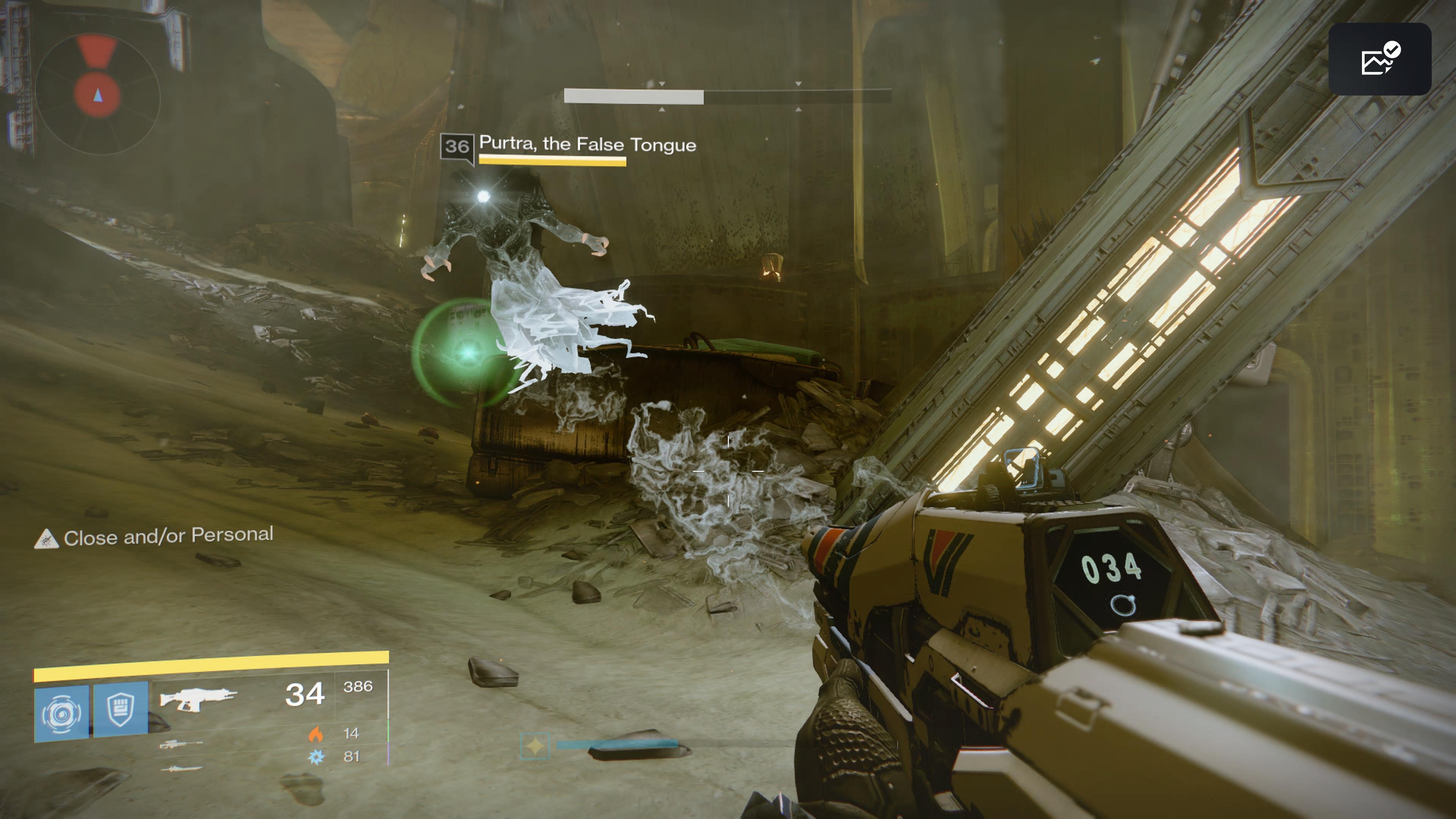Click the super ability charge icon

(x=534, y=745)
